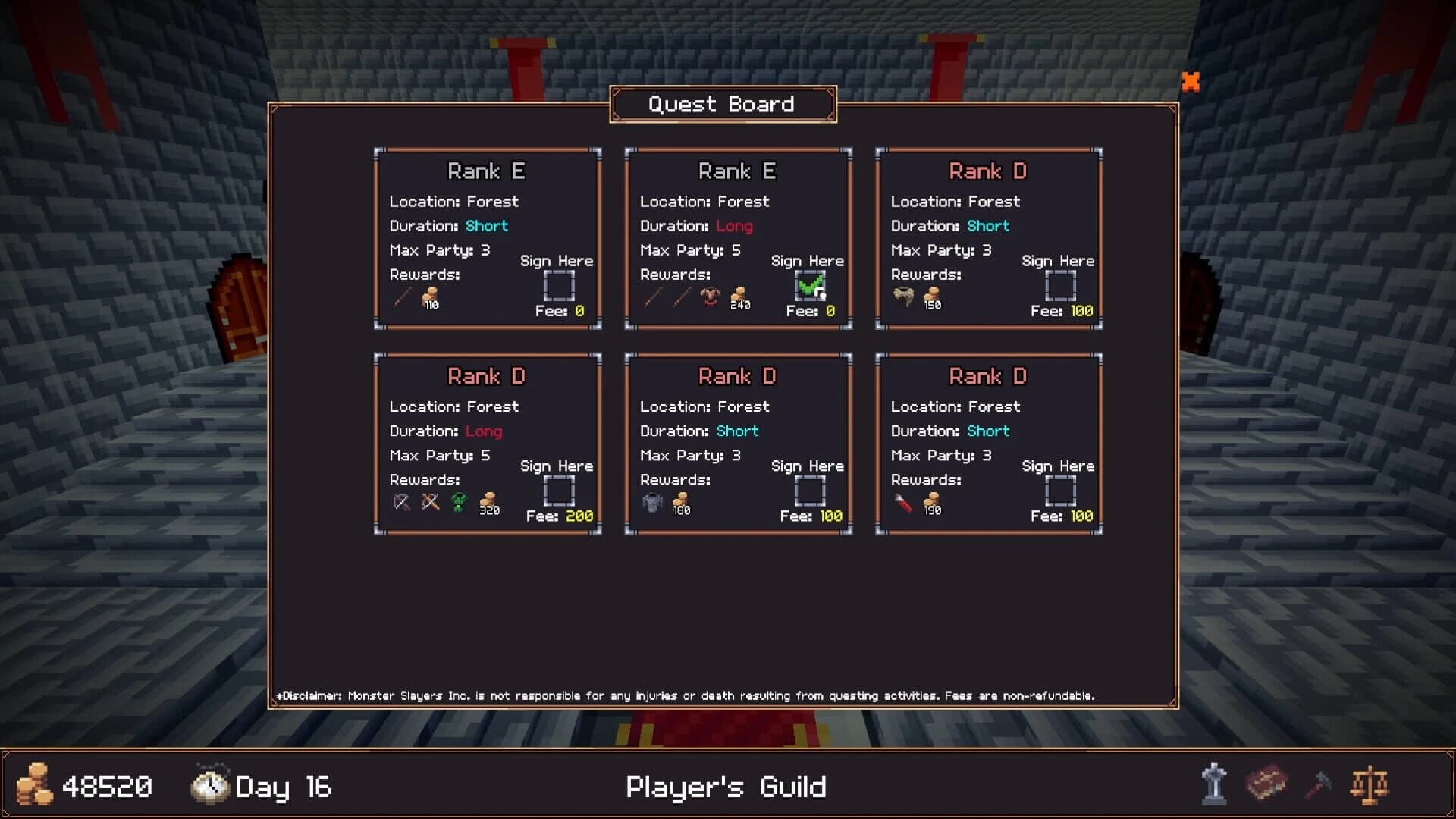1456x819 pixels.
Task: Click the non-refundable fees disclaimer text
Action: pyautogui.click(x=686, y=695)
